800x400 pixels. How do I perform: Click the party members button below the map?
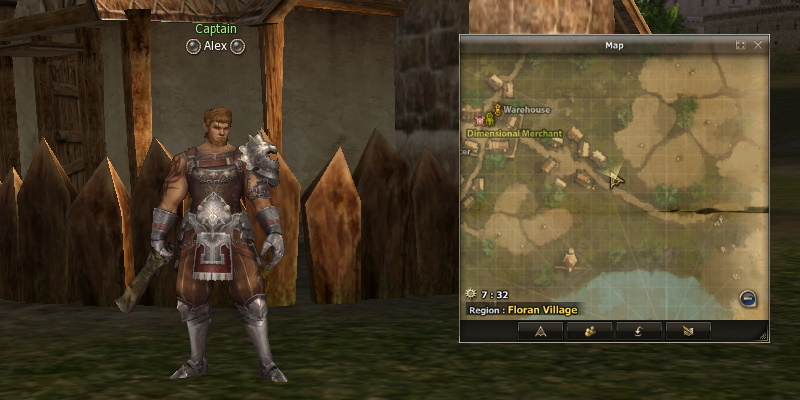(x=589, y=330)
